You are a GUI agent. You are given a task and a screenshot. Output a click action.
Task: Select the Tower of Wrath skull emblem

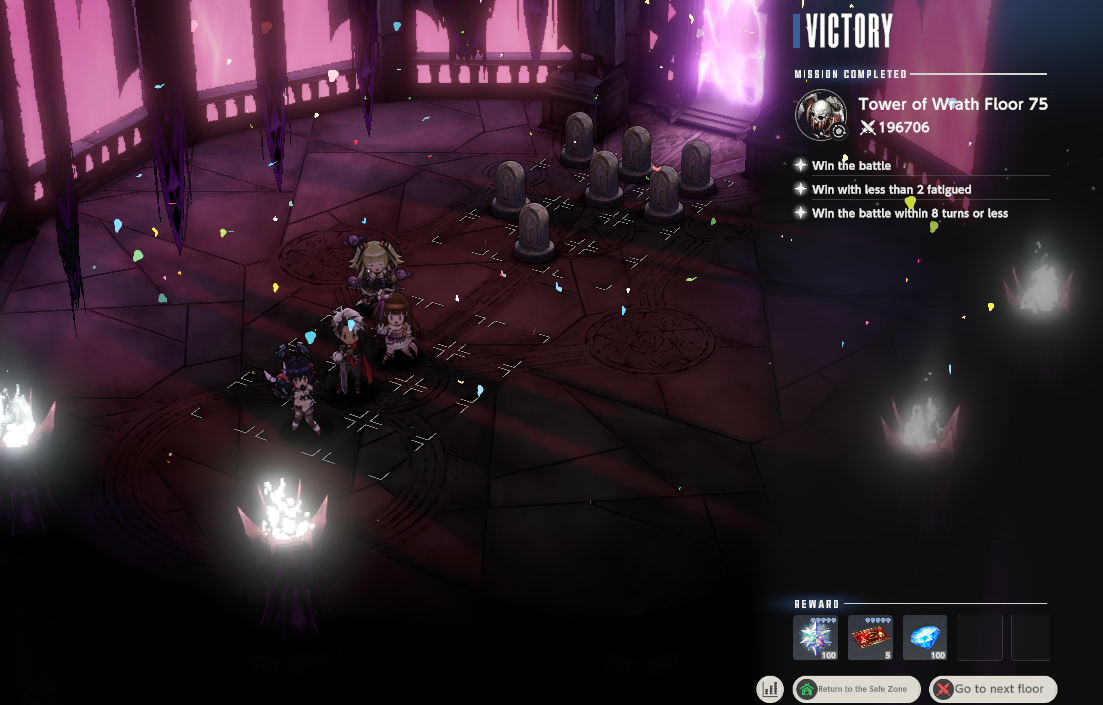(821, 115)
